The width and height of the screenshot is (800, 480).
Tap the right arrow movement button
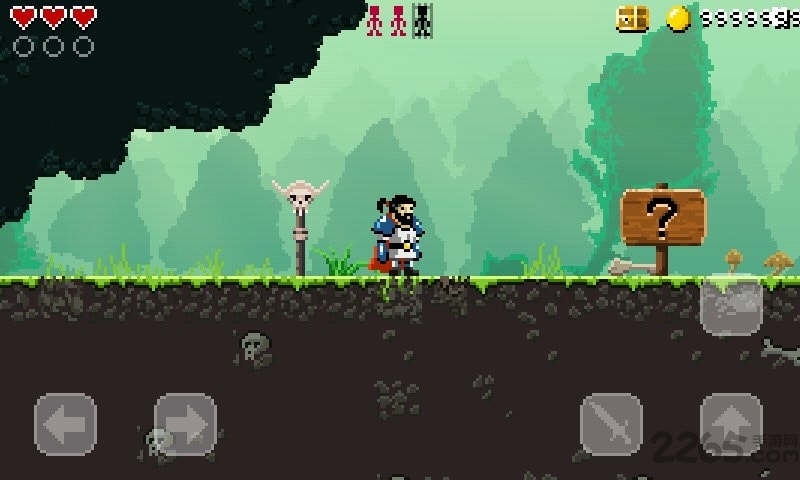(x=185, y=424)
